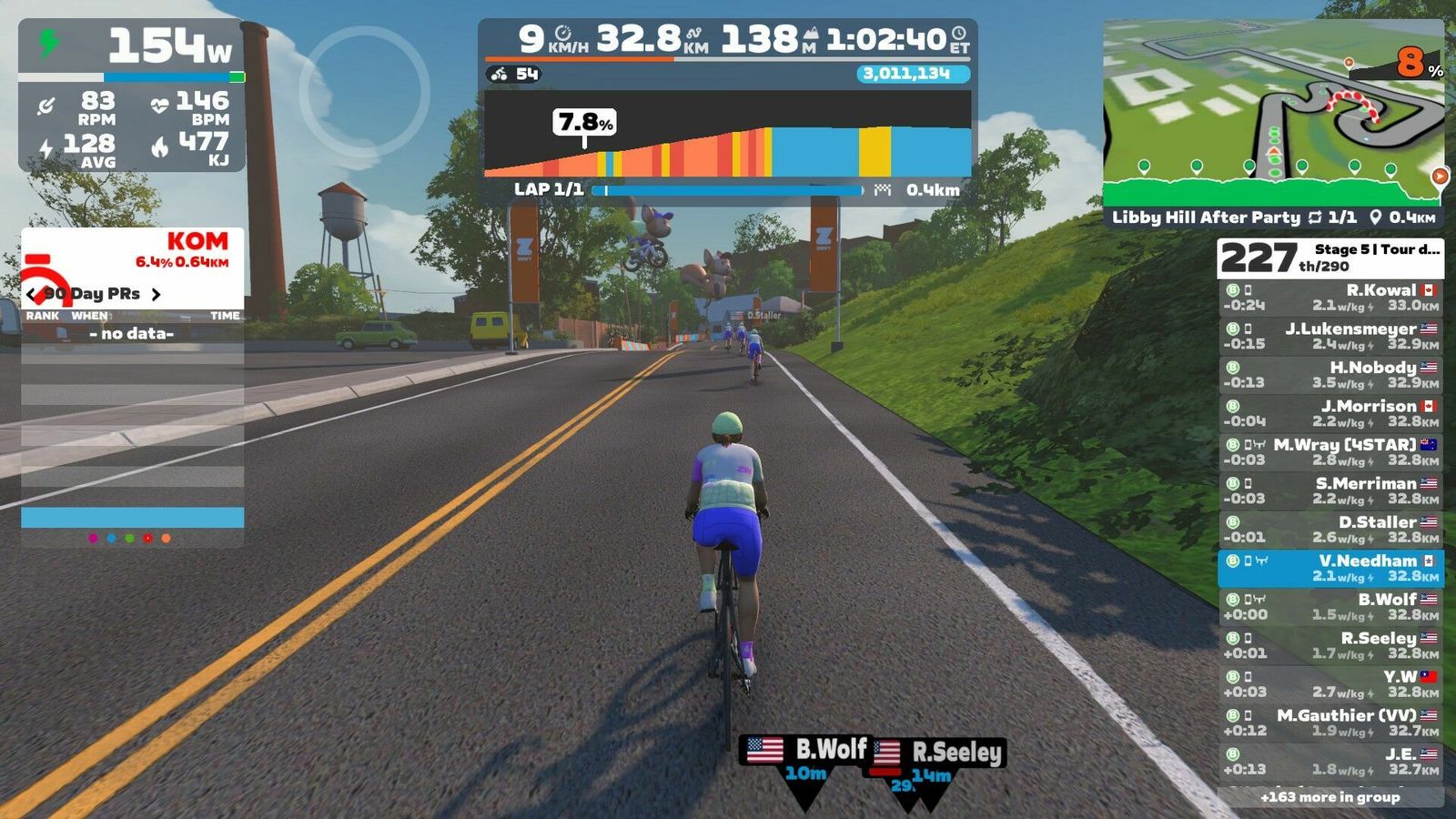Click the M.Wray (4STAR) rider row
This screenshot has height=819, width=1456.
click(1330, 451)
